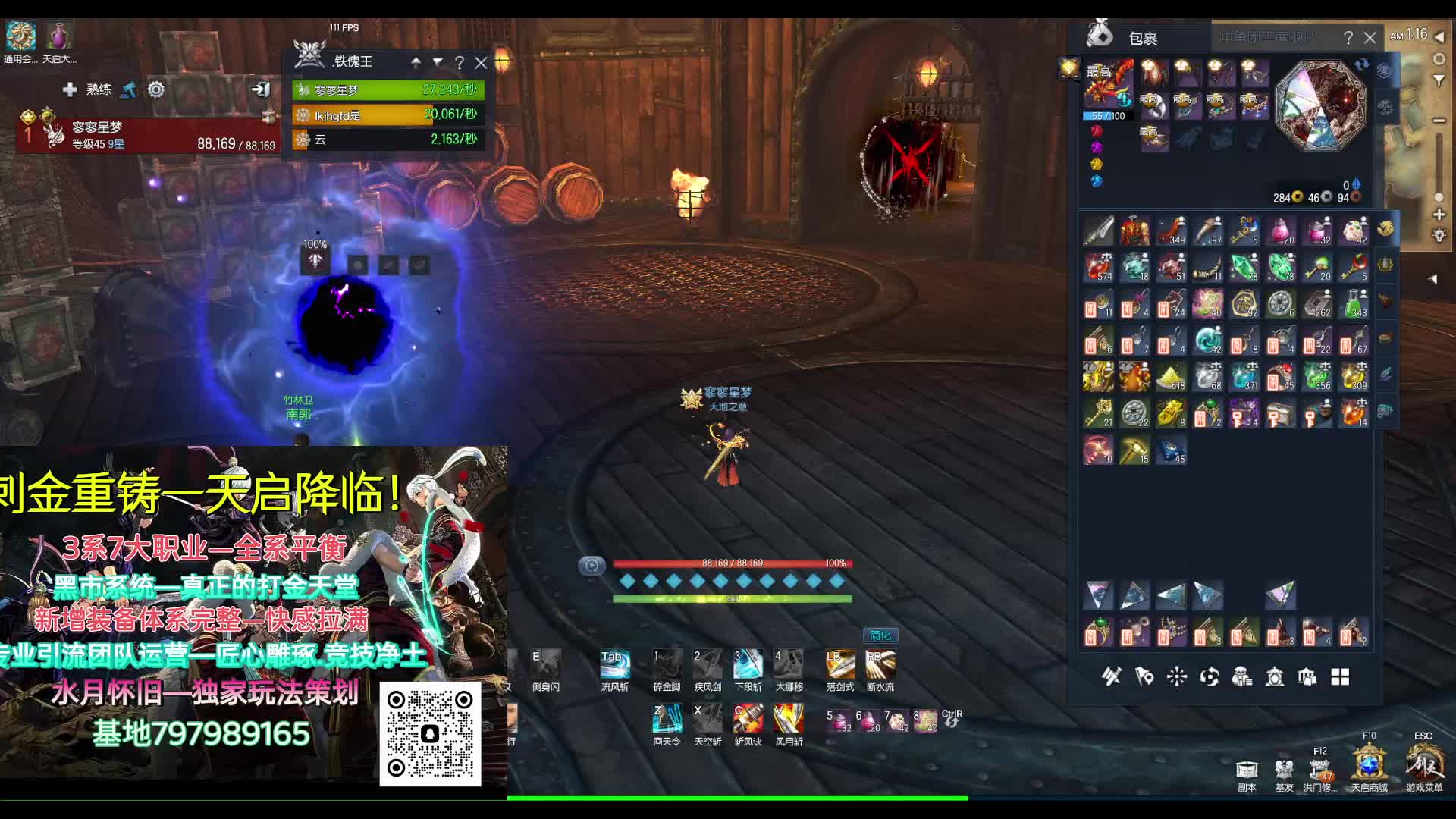
Task: Use the 落剑式 LB skill
Action: pos(839,665)
